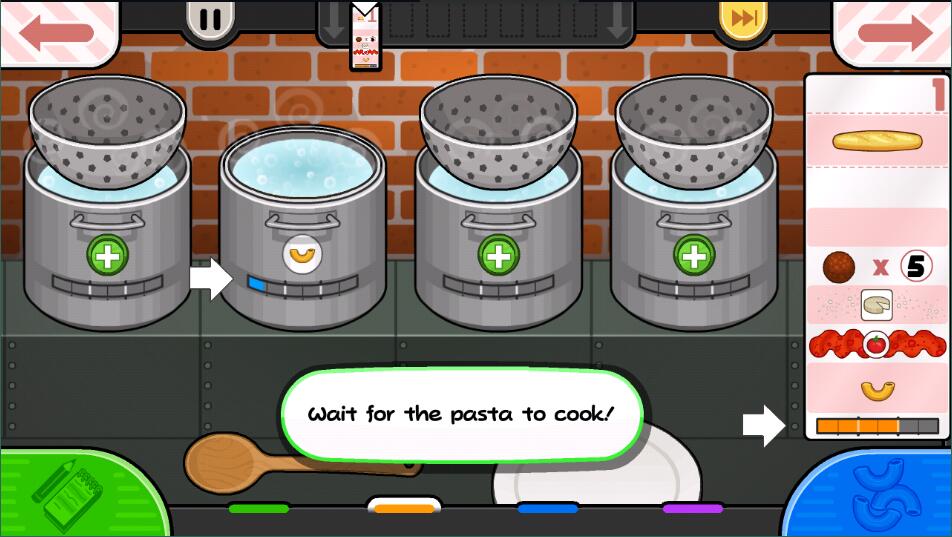Go to the previous station with left arrow
Viewport: 952px width, 537px height.
(57, 31)
